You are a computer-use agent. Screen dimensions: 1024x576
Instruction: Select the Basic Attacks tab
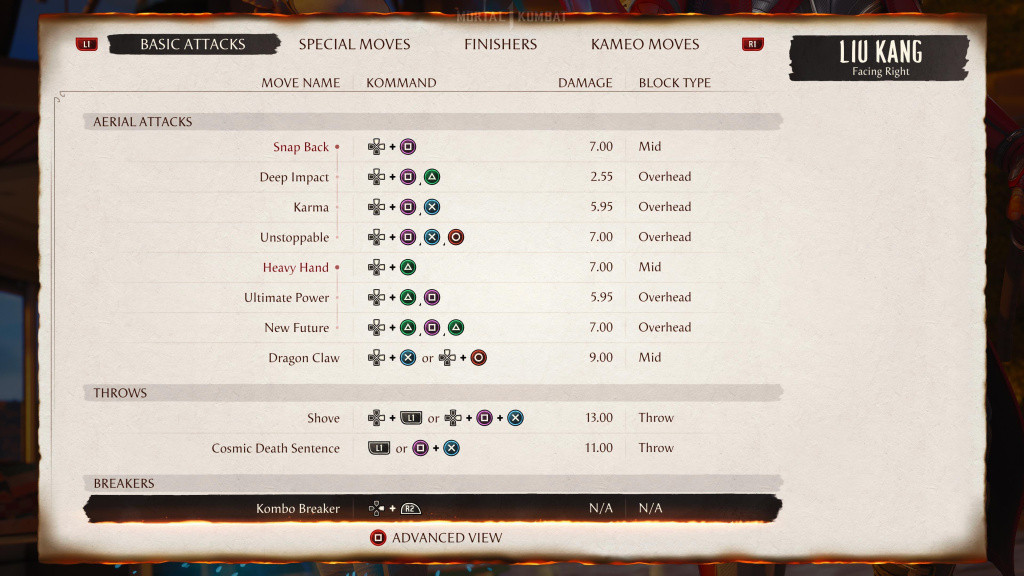tap(192, 44)
